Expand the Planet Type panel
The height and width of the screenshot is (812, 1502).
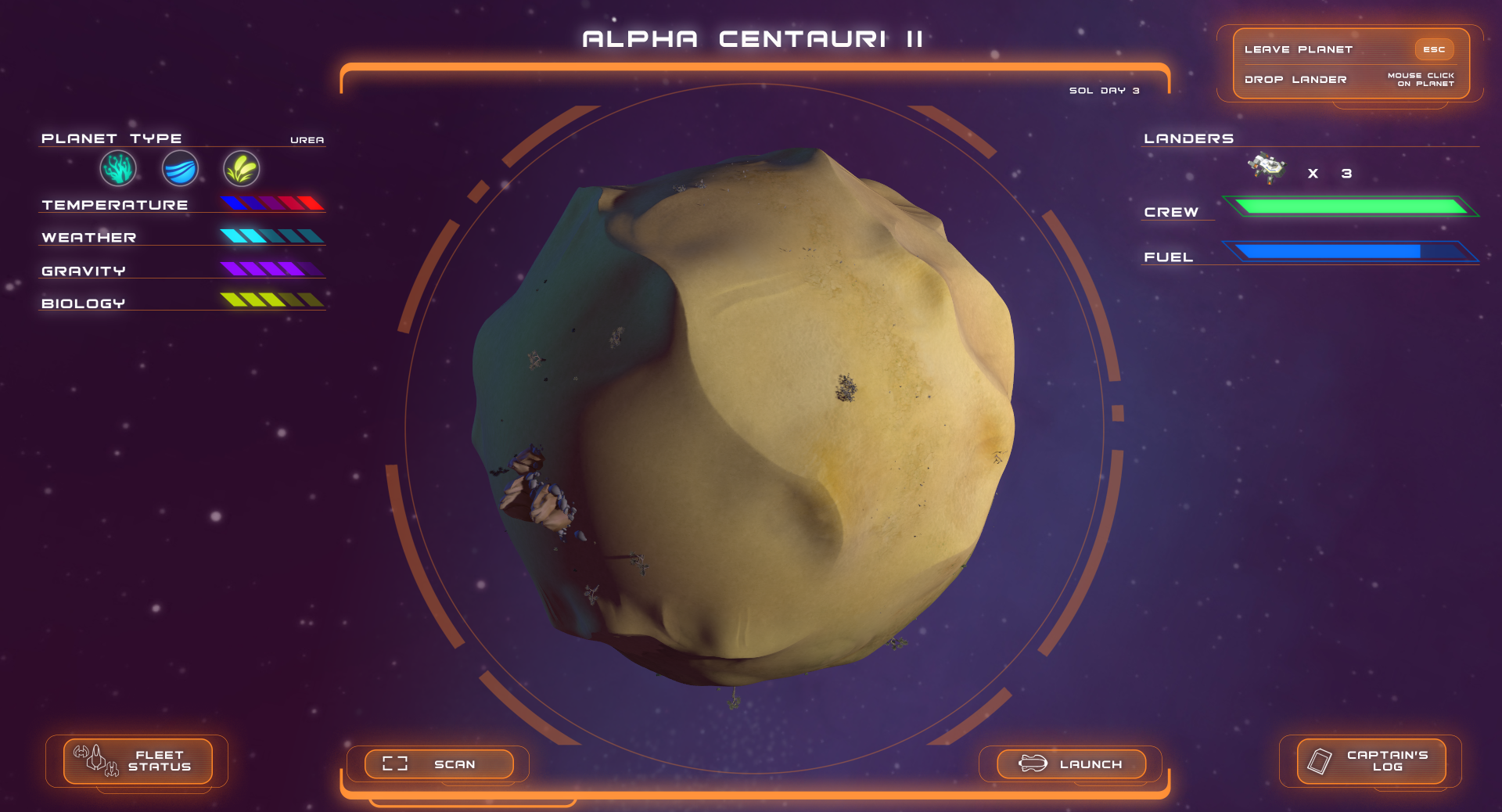(113, 138)
